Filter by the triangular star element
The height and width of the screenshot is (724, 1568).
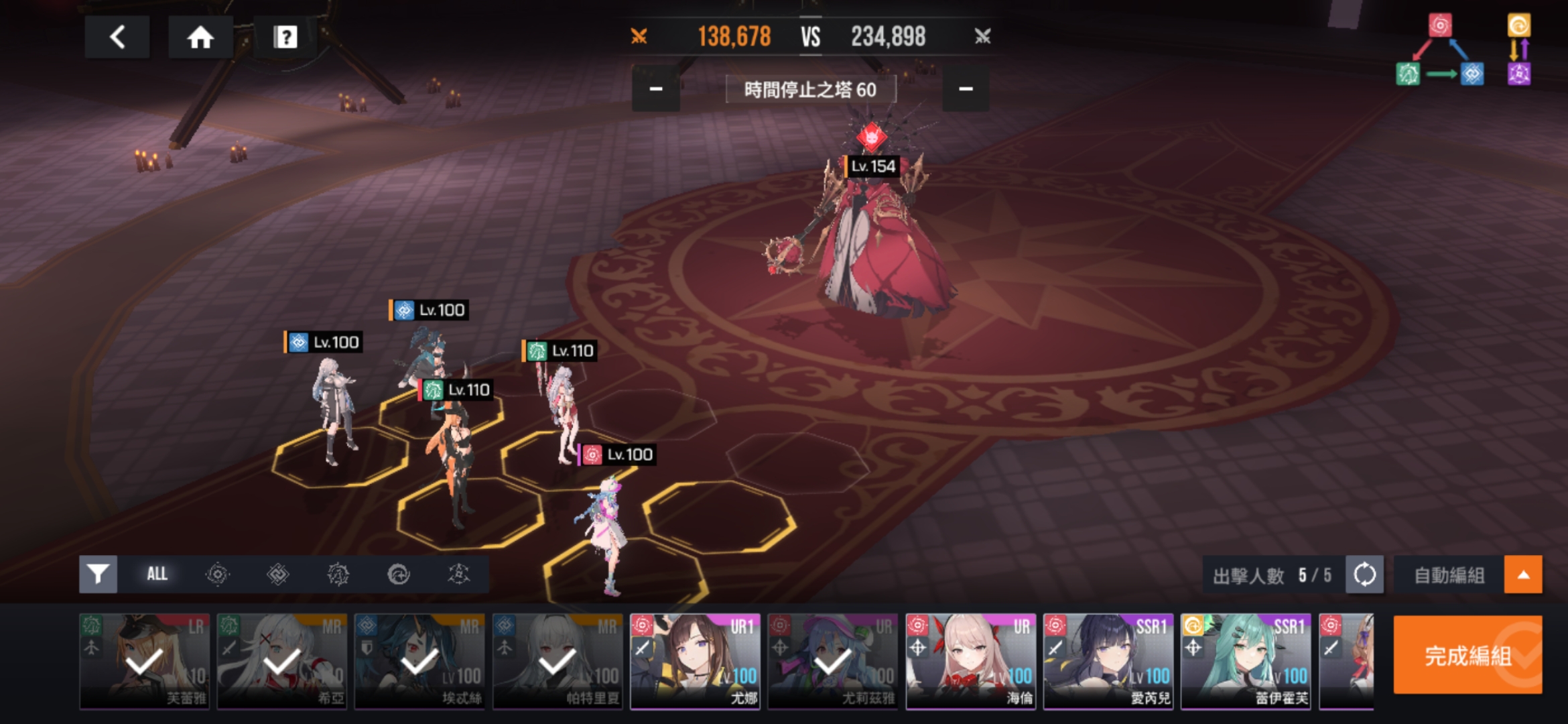[x=458, y=574]
